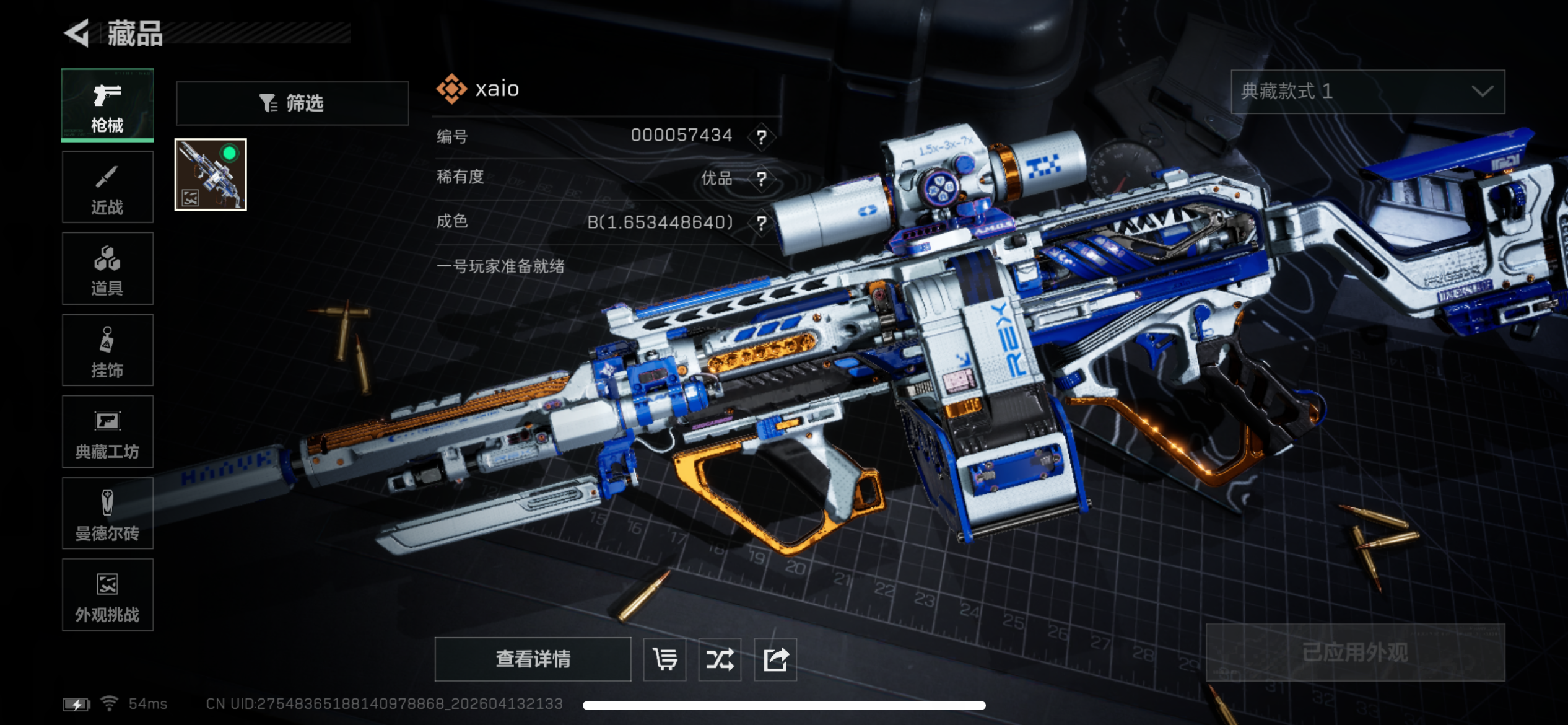This screenshot has width=1568, height=725.
Task: Go back using the arrow beside 藏品
Action: [77, 33]
